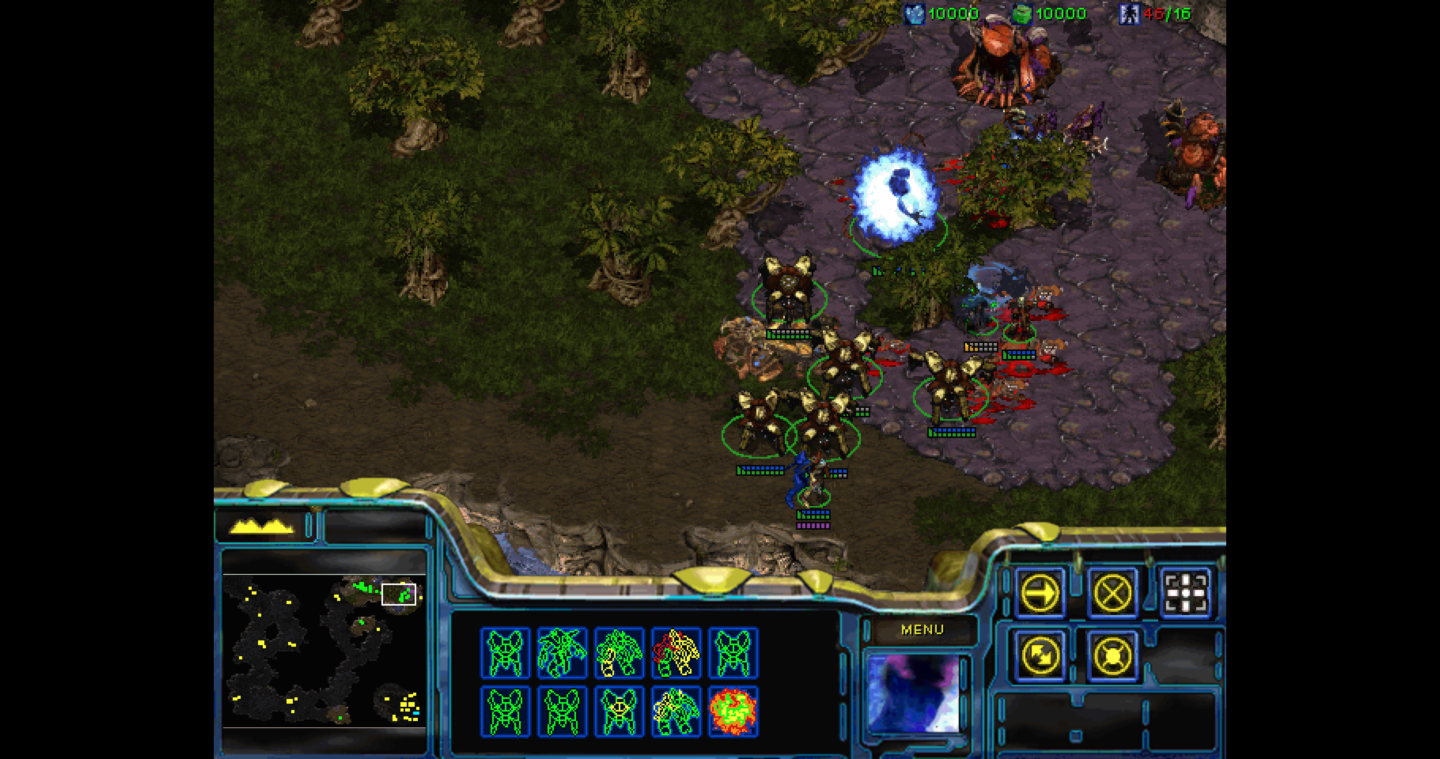Image resolution: width=1440 pixels, height=759 pixels.
Task: Click the mineral counter icon
Action: point(914,13)
